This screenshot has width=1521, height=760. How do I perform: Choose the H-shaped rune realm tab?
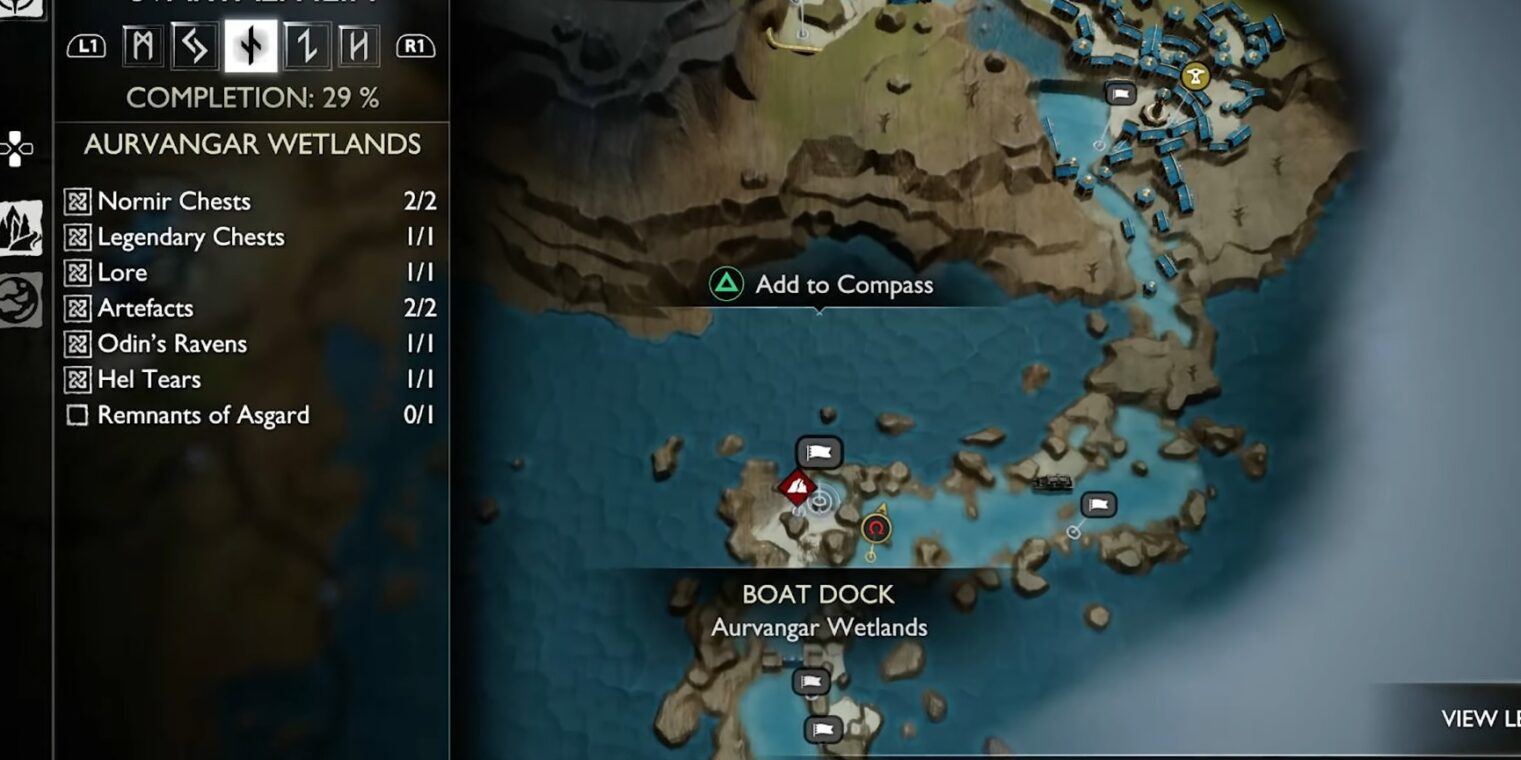pyautogui.click(x=357, y=46)
